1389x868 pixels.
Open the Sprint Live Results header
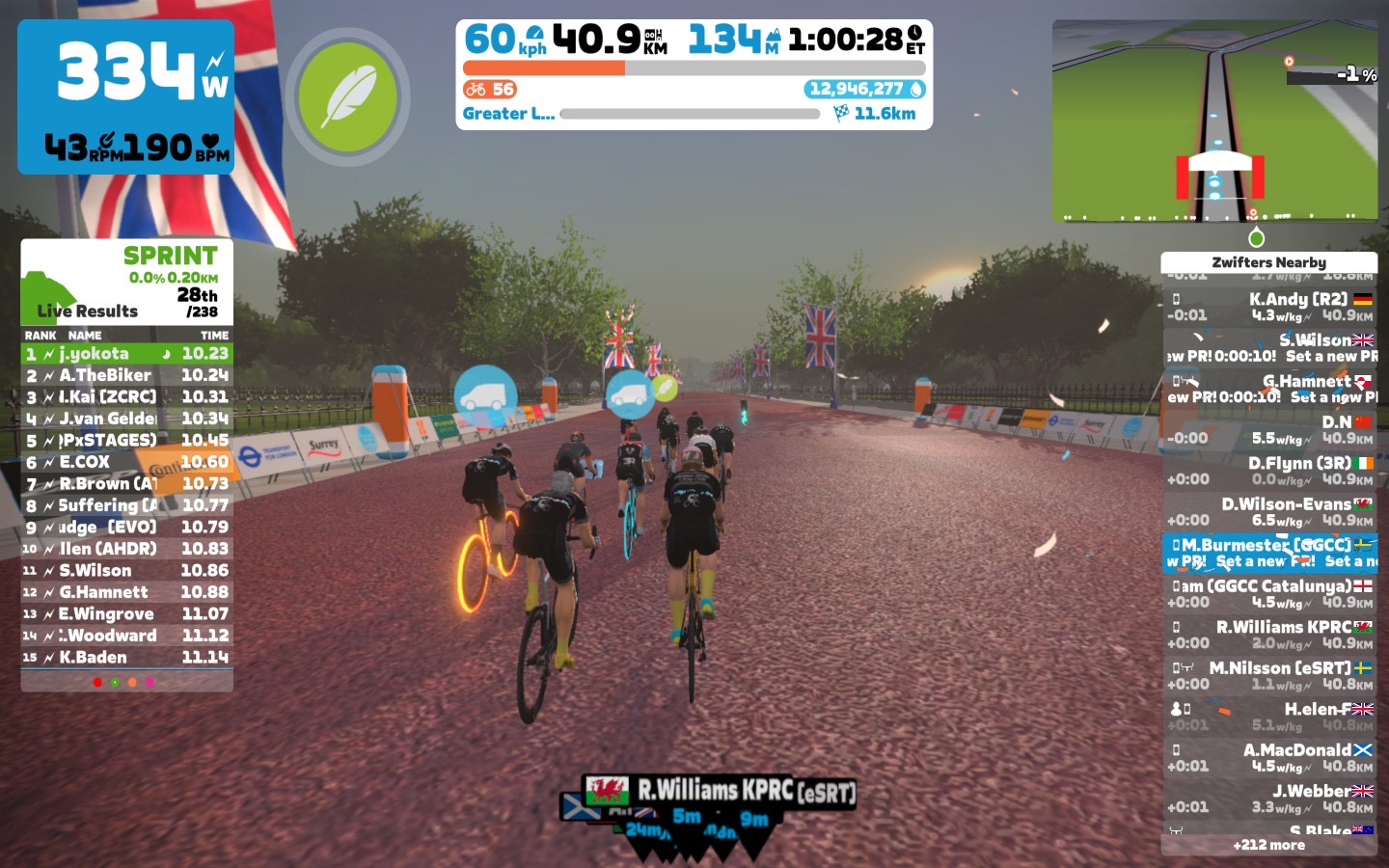click(126, 282)
